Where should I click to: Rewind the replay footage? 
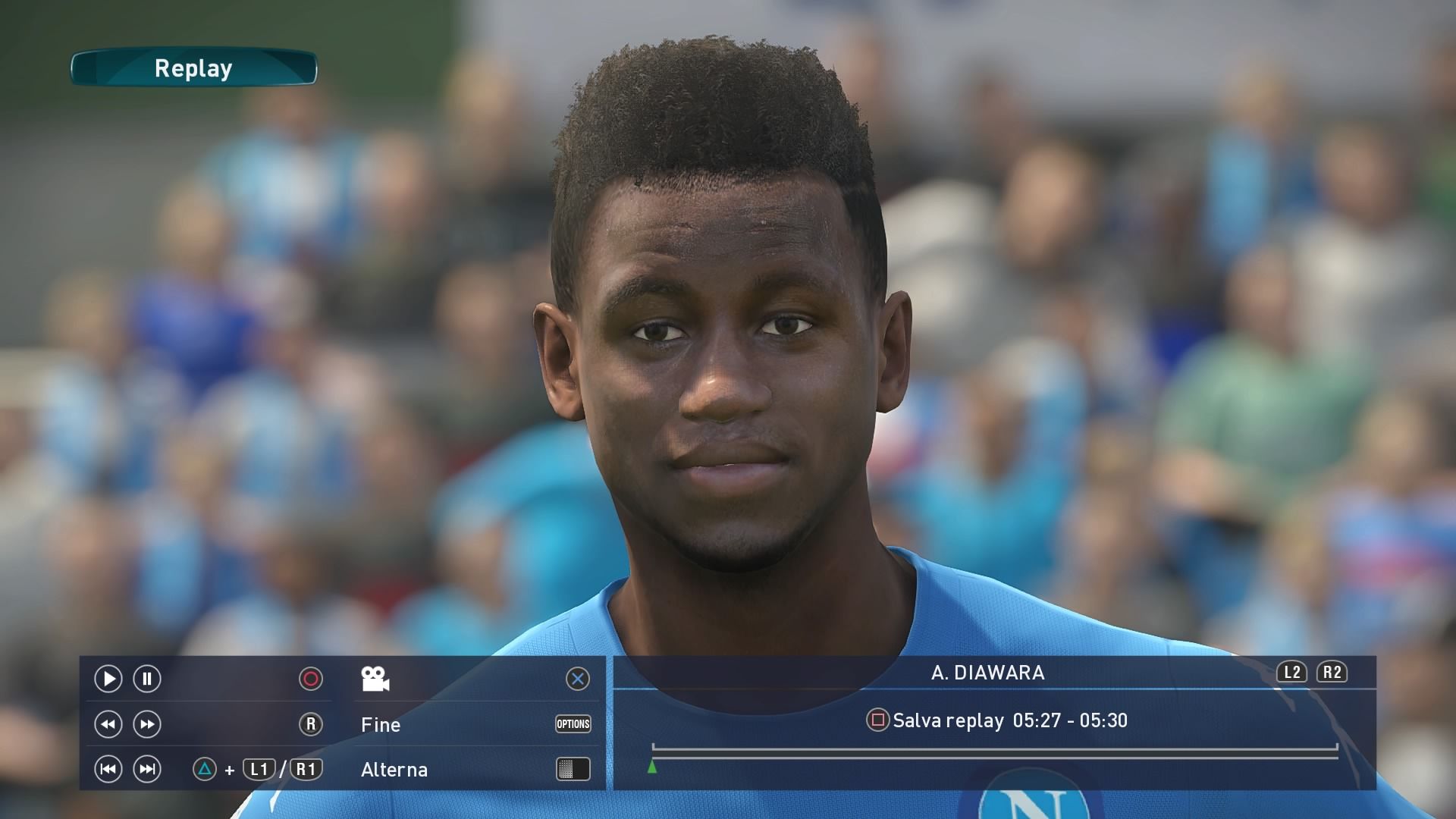pos(108,724)
